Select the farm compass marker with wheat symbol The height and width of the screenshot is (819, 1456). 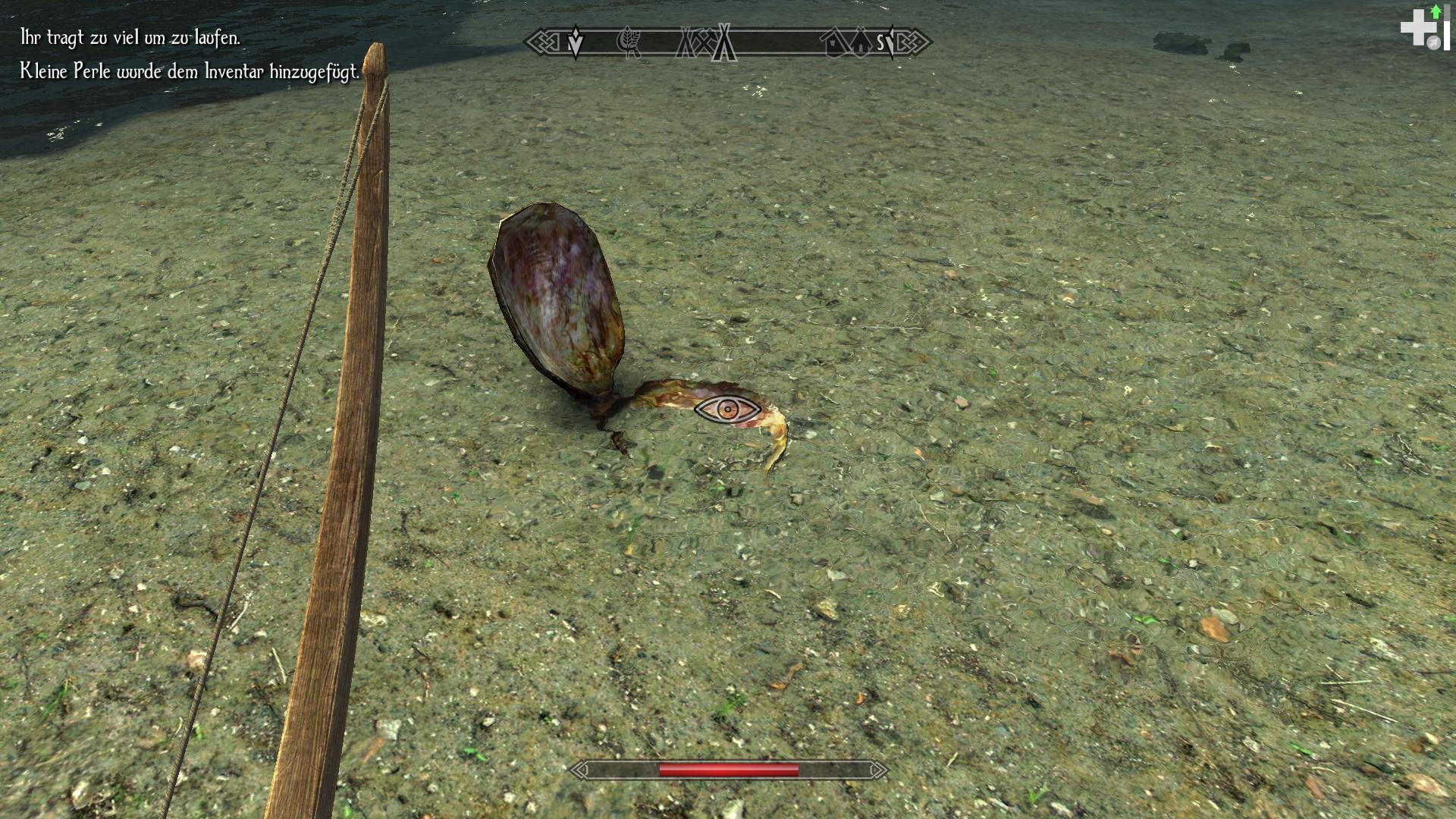[629, 43]
